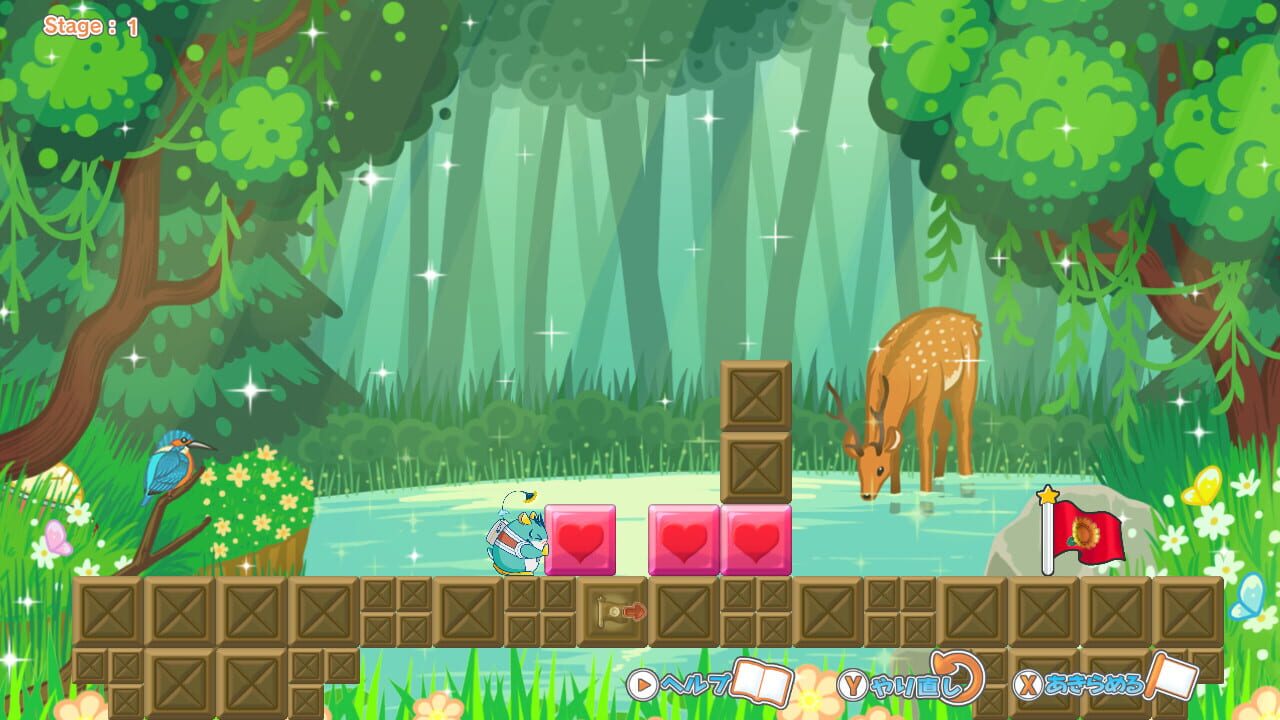This screenshot has height=720, width=1280.
Task: Open the ヘルプ help menu
Action: [700, 685]
